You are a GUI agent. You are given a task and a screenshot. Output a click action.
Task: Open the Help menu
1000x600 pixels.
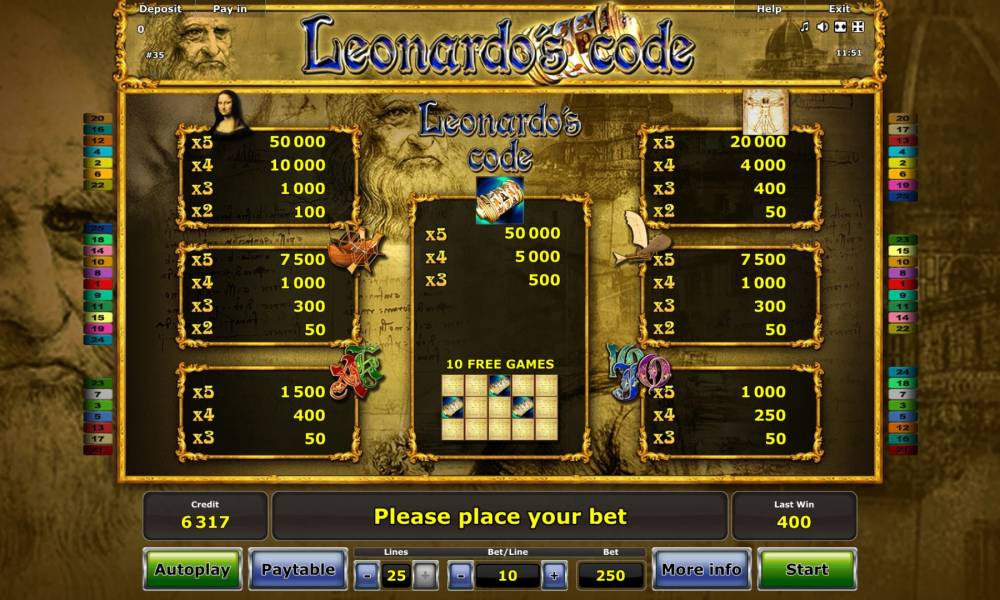pos(769,9)
